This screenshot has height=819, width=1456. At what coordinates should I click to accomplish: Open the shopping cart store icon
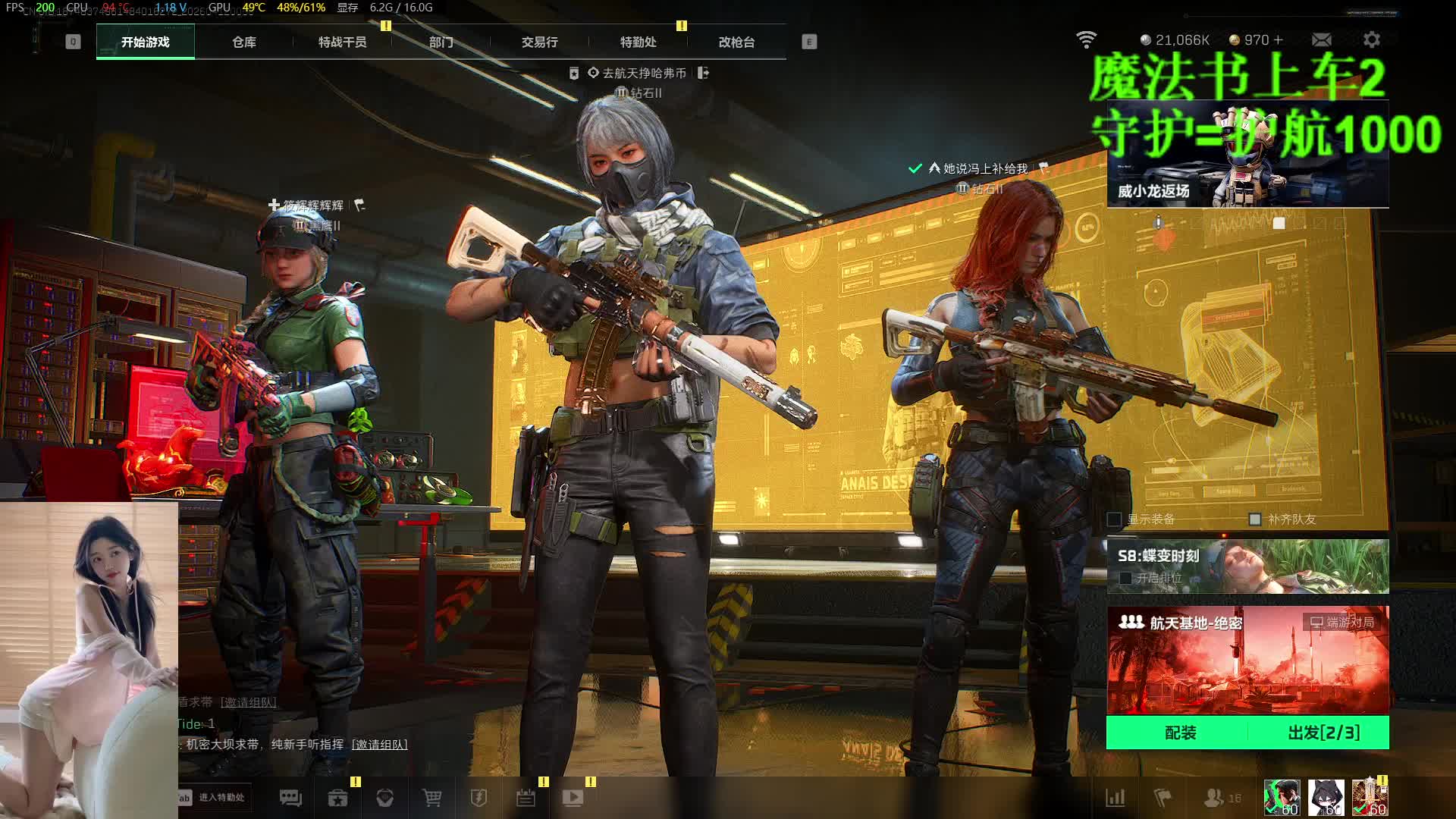click(431, 798)
